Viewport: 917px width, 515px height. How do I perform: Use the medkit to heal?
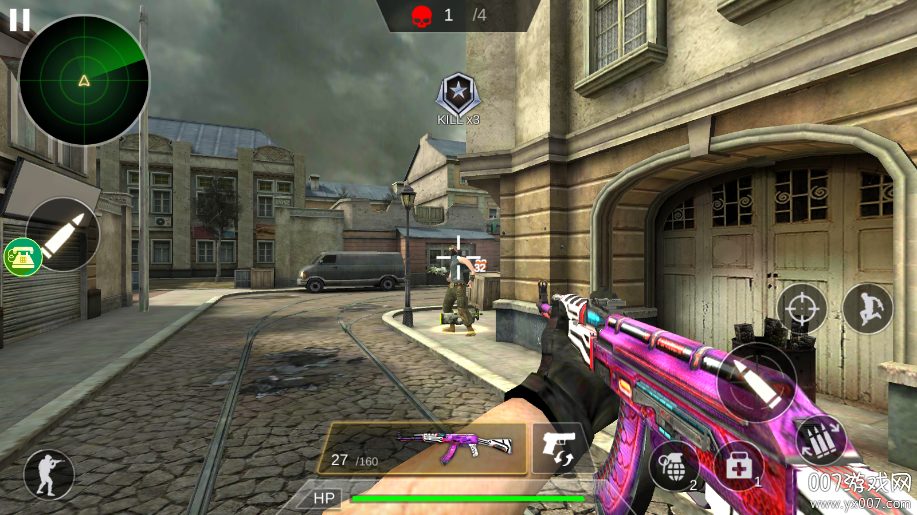(737, 465)
